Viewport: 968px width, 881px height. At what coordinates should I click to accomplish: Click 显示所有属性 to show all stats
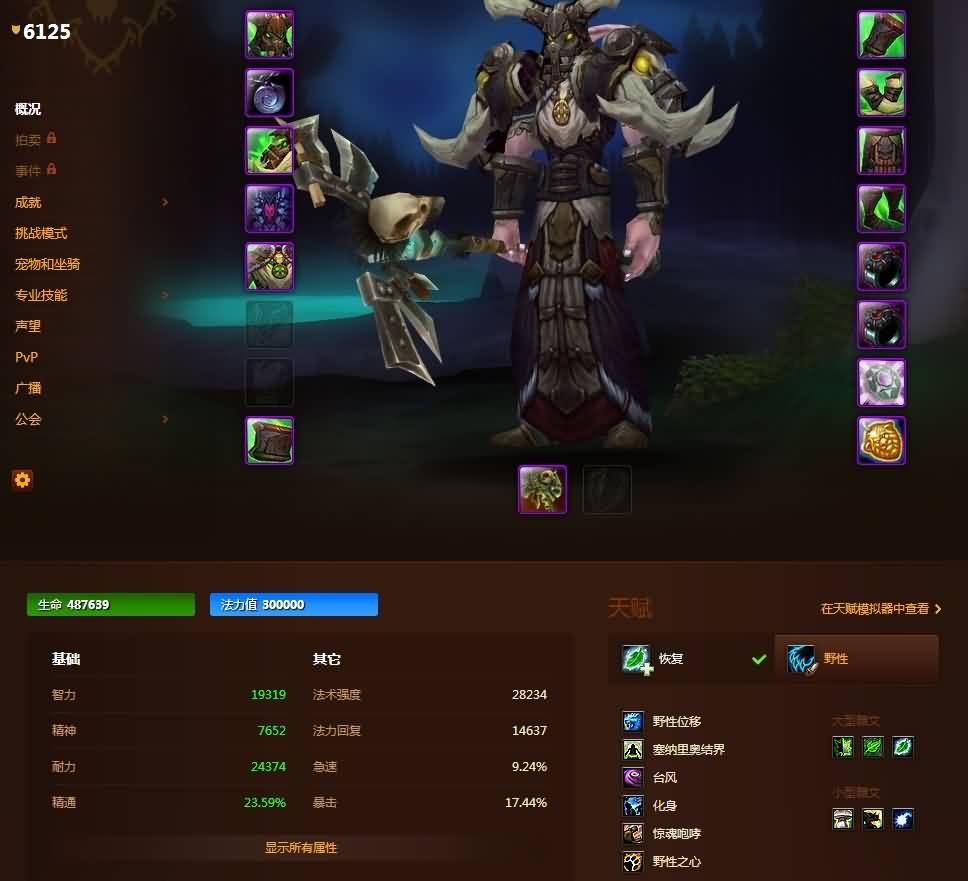[301, 848]
